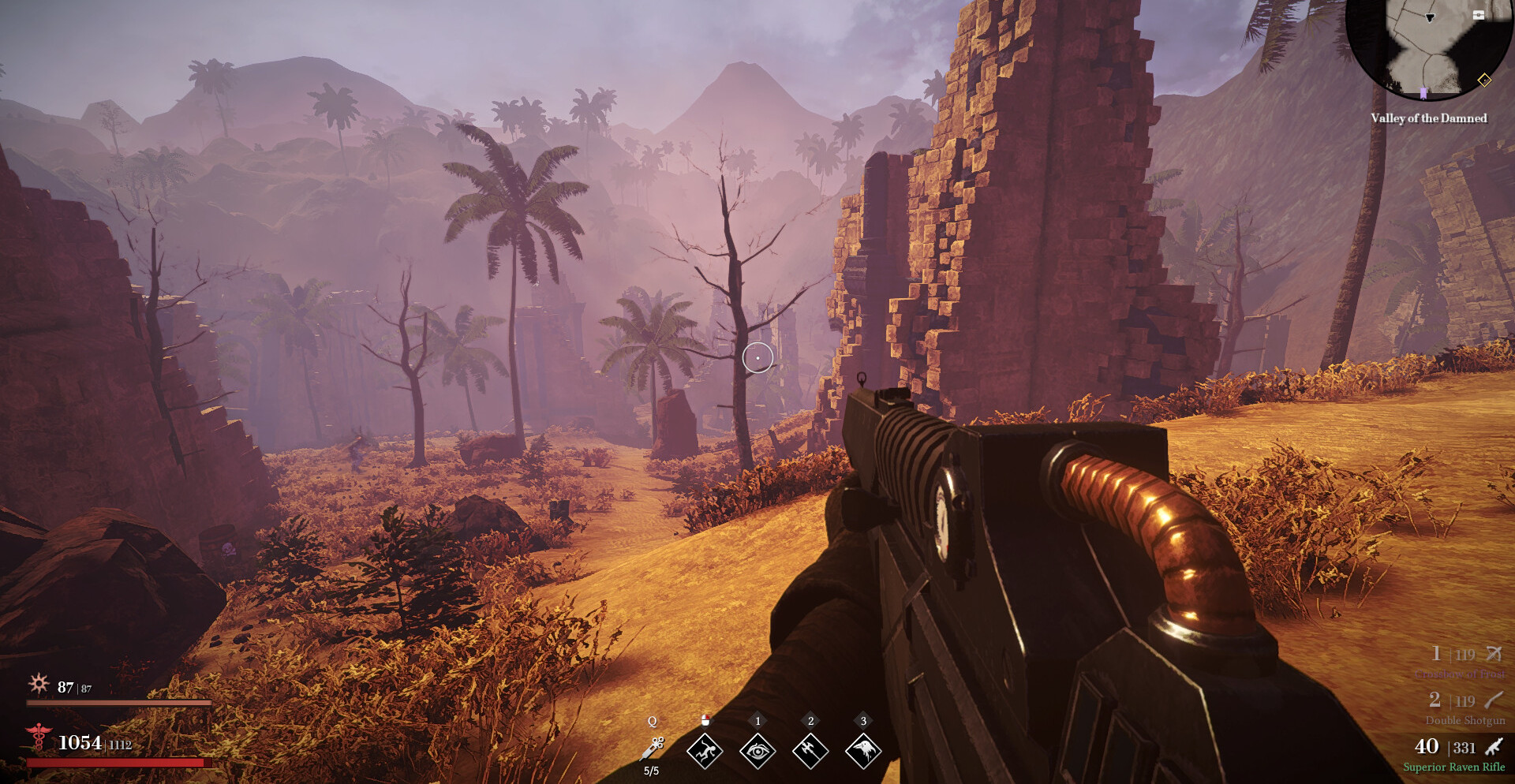Open the circular minimap
The width and height of the screenshot is (1515, 784).
click(1428, 47)
